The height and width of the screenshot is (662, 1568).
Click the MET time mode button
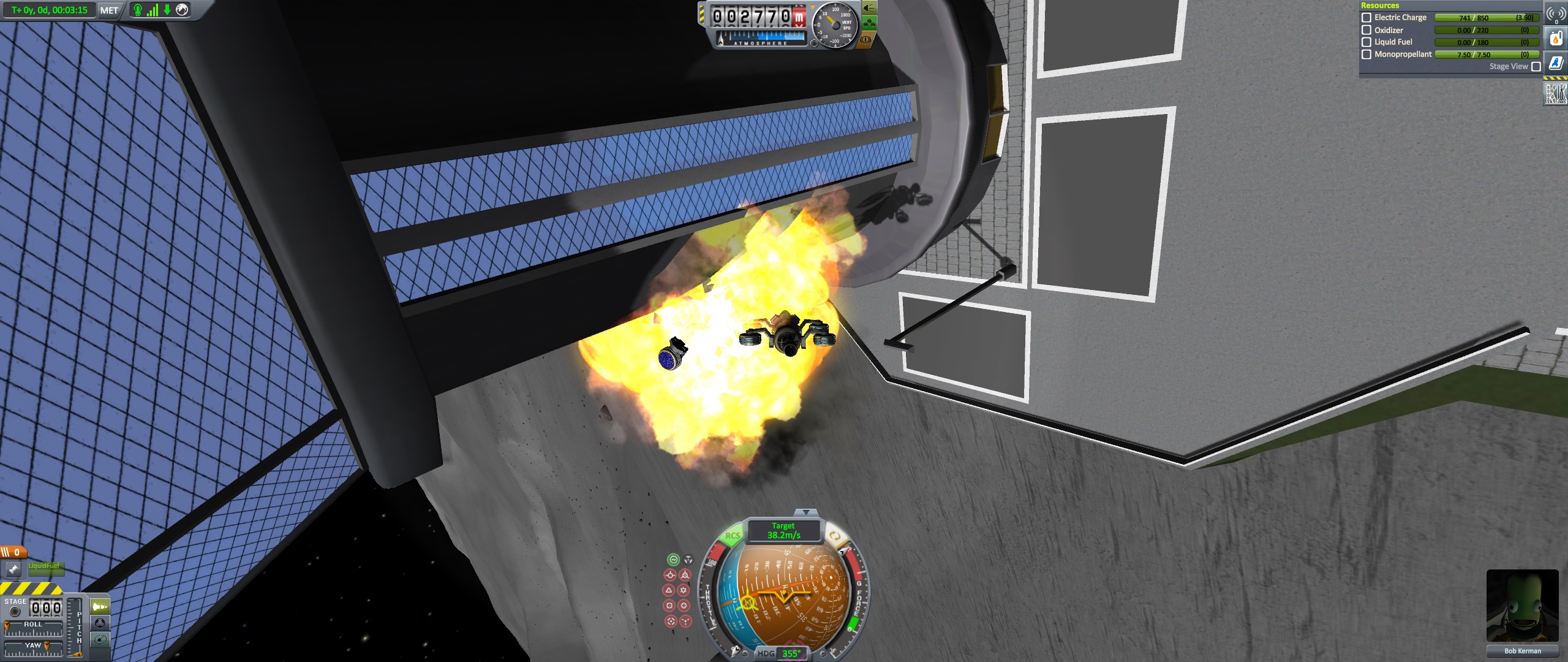click(109, 10)
